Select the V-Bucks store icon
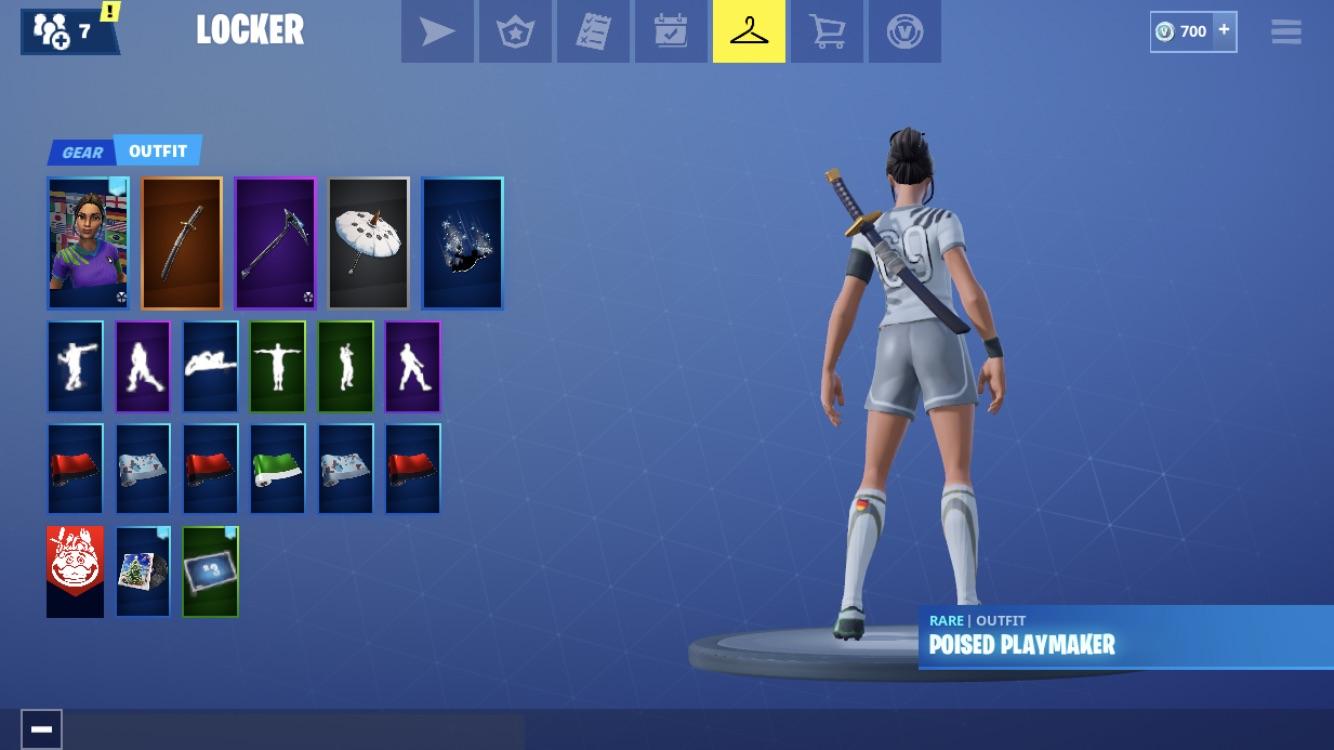Screen dimensions: 1334x750 tap(905, 30)
